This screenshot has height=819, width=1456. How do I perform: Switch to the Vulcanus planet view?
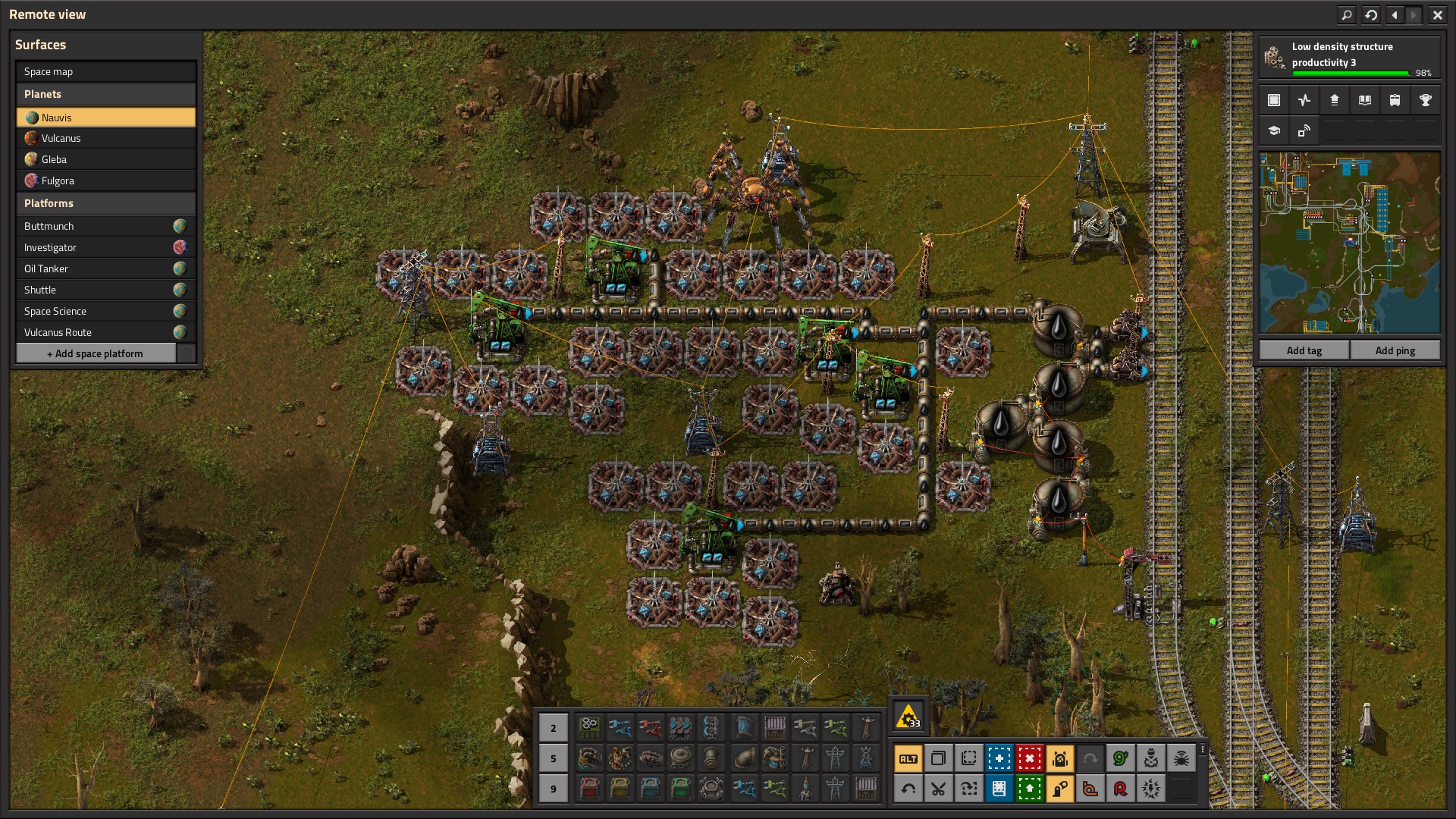coord(105,138)
